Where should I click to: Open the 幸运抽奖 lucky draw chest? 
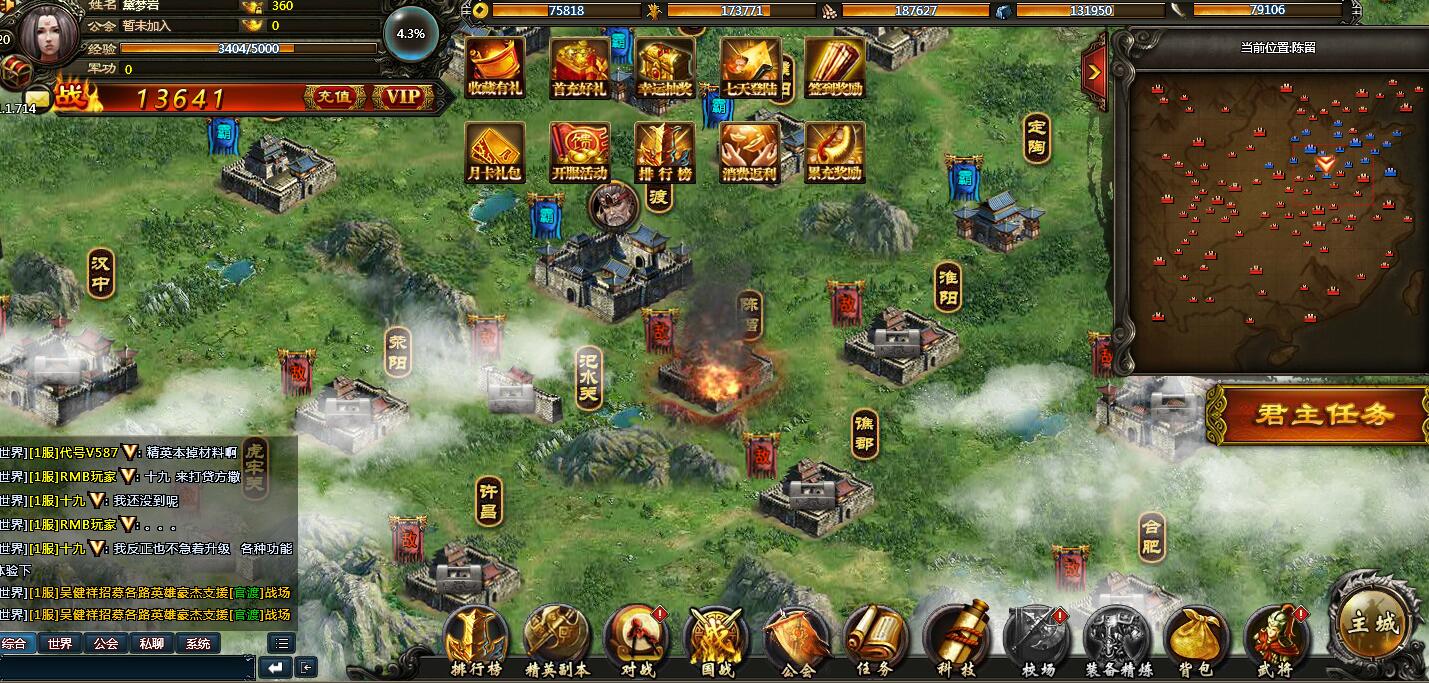pos(665,66)
